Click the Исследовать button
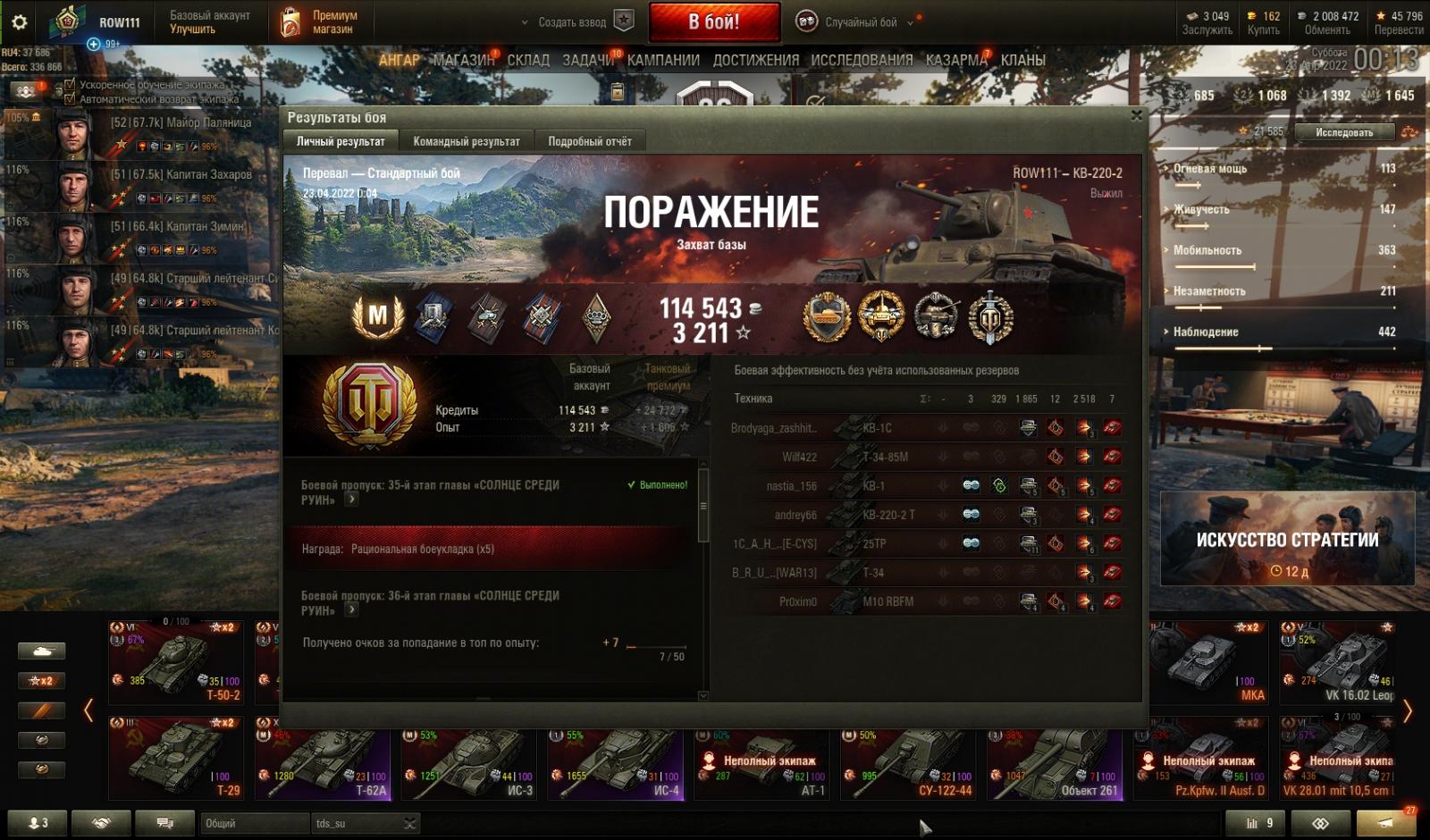The height and width of the screenshot is (840, 1430). (x=1343, y=132)
